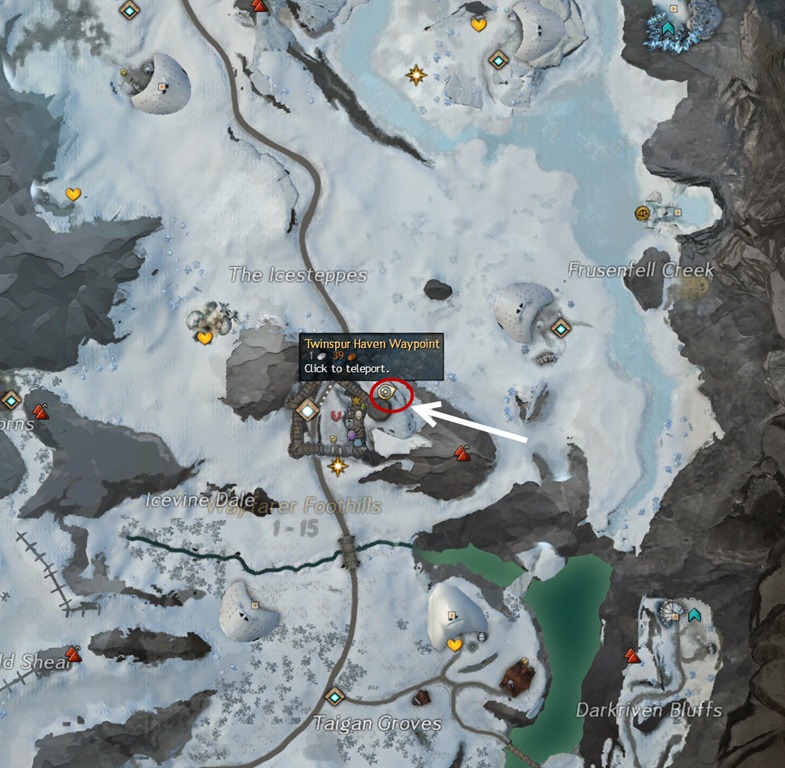Choose the heart at the top edge

point(478,24)
